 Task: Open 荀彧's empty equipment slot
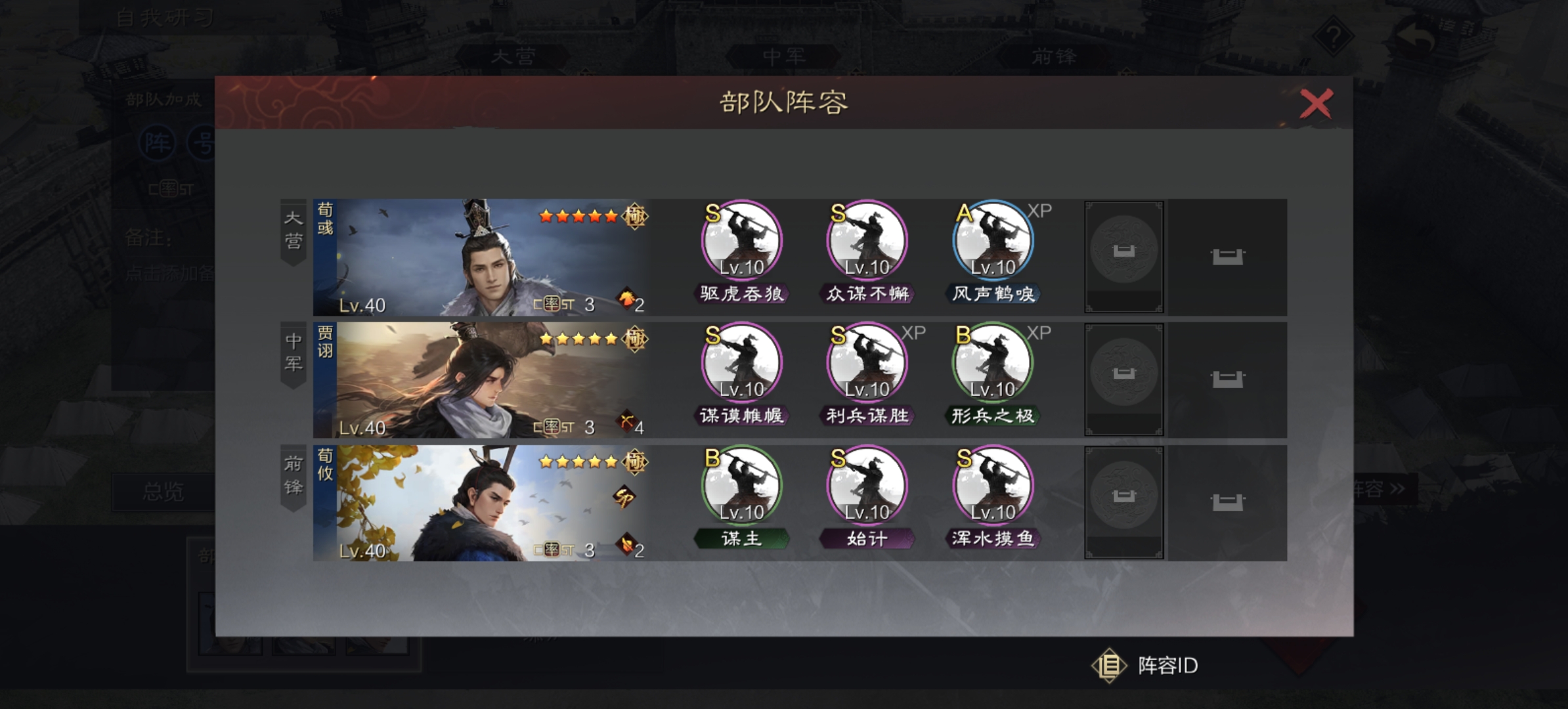[x=1125, y=256]
